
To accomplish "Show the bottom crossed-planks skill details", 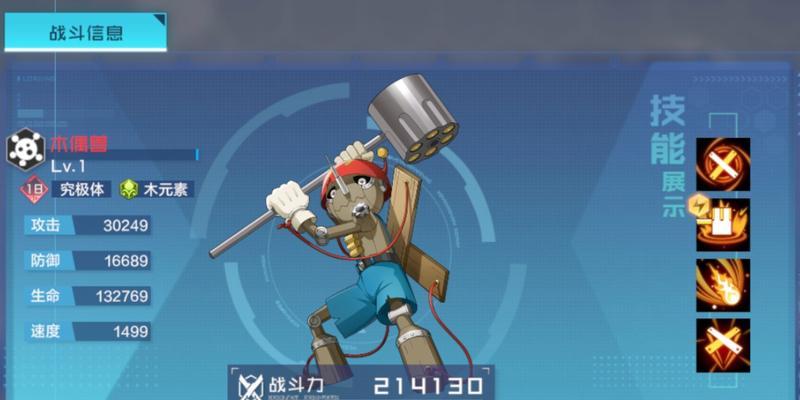I will click(x=723, y=345).
